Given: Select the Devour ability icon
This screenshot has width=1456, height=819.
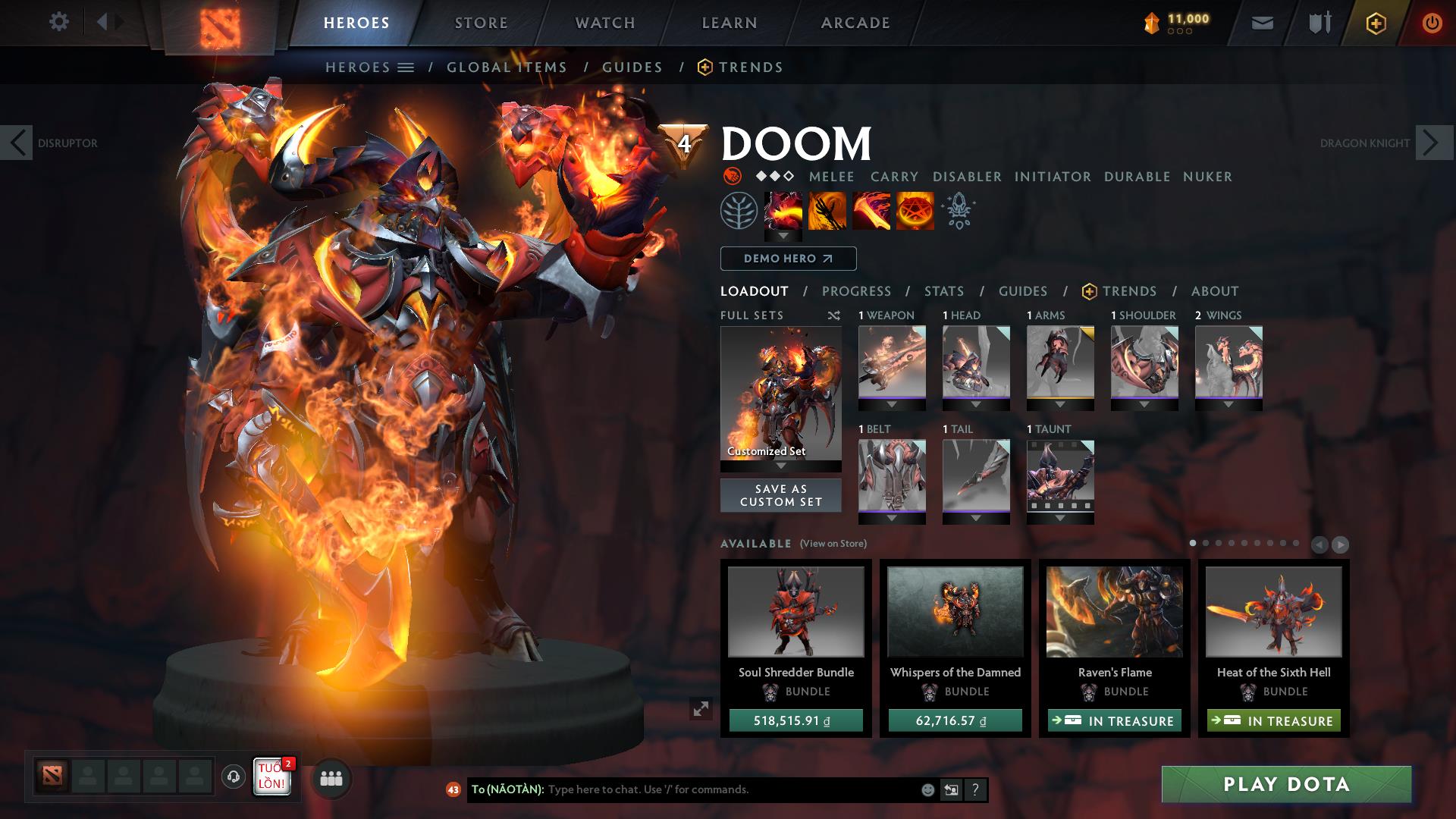Looking at the screenshot, I should click(783, 211).
